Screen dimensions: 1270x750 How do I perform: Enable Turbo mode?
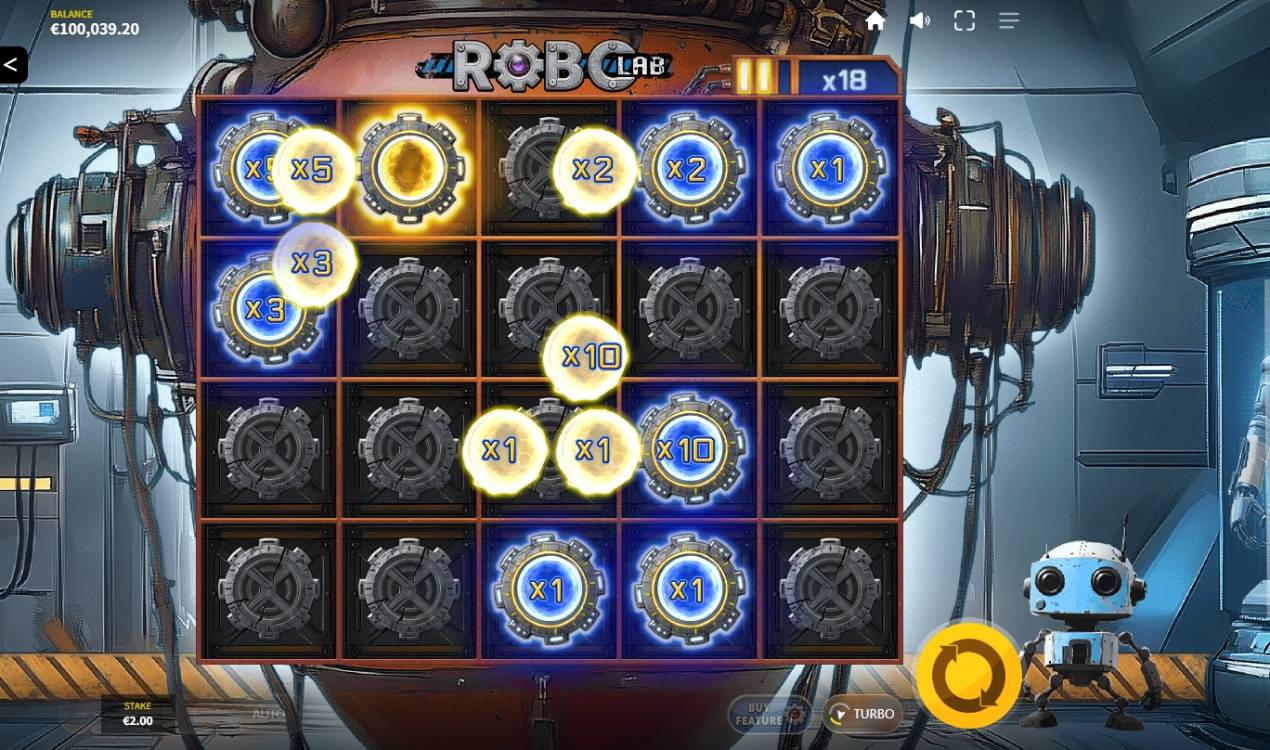pos(862,714)
